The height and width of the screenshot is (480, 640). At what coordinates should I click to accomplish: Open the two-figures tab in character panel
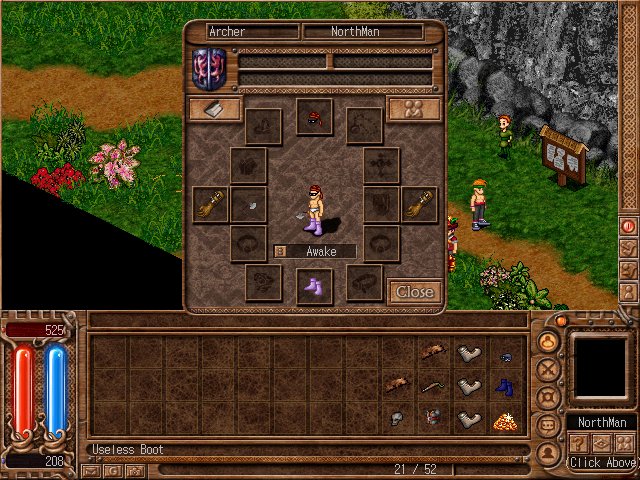[414, 109]
